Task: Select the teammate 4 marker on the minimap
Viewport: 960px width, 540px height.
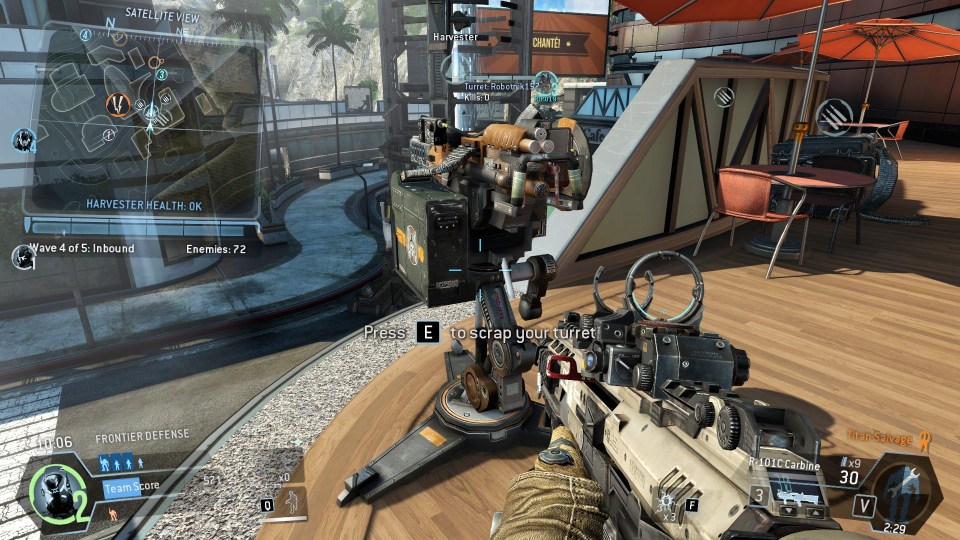Action: (86, 35)
